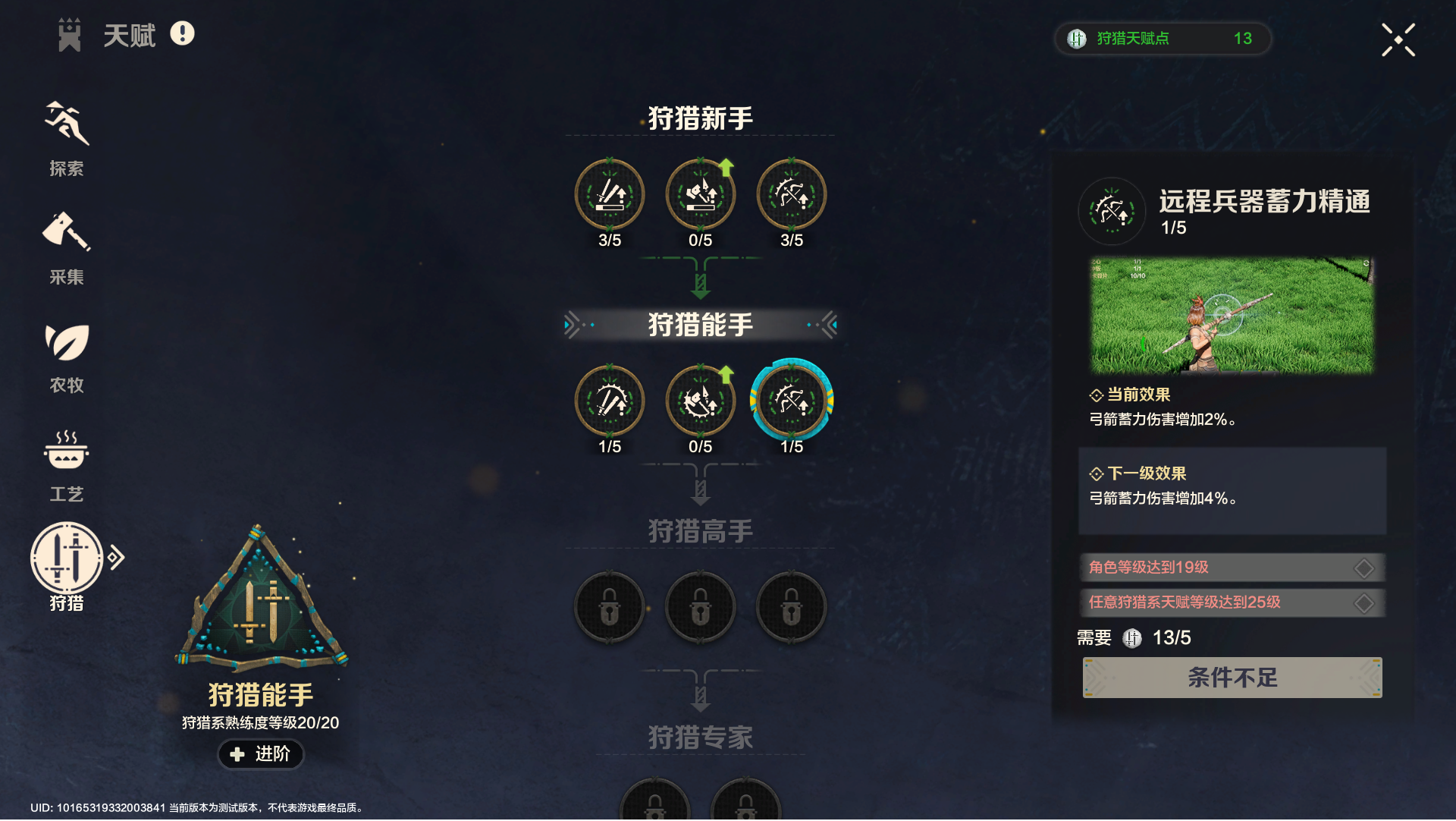Click the 条件不足 button
This screenshot has height=821, width=1456.
[1232, 678]
